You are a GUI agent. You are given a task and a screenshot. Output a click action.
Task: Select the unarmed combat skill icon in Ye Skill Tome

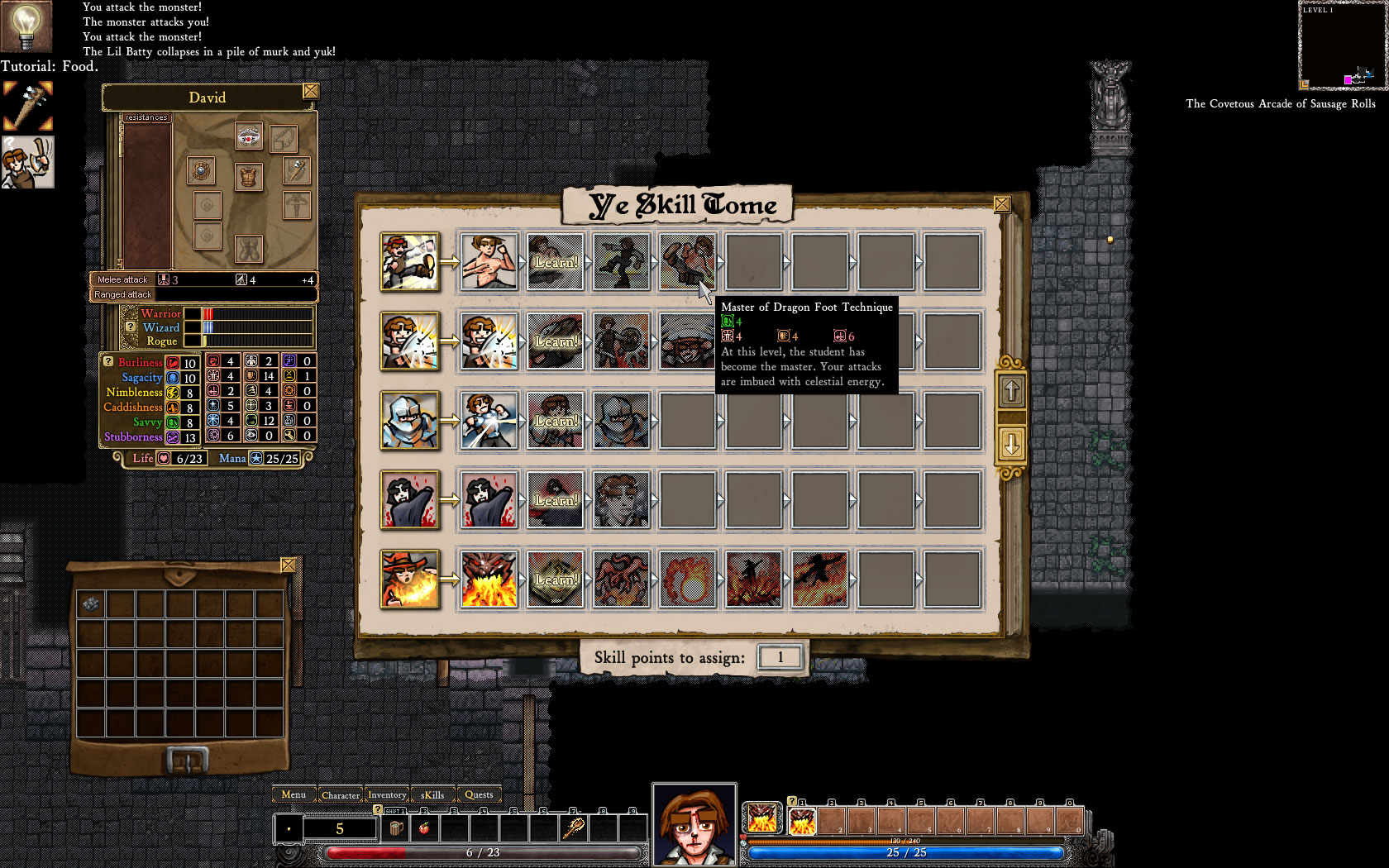coord(411,263)
